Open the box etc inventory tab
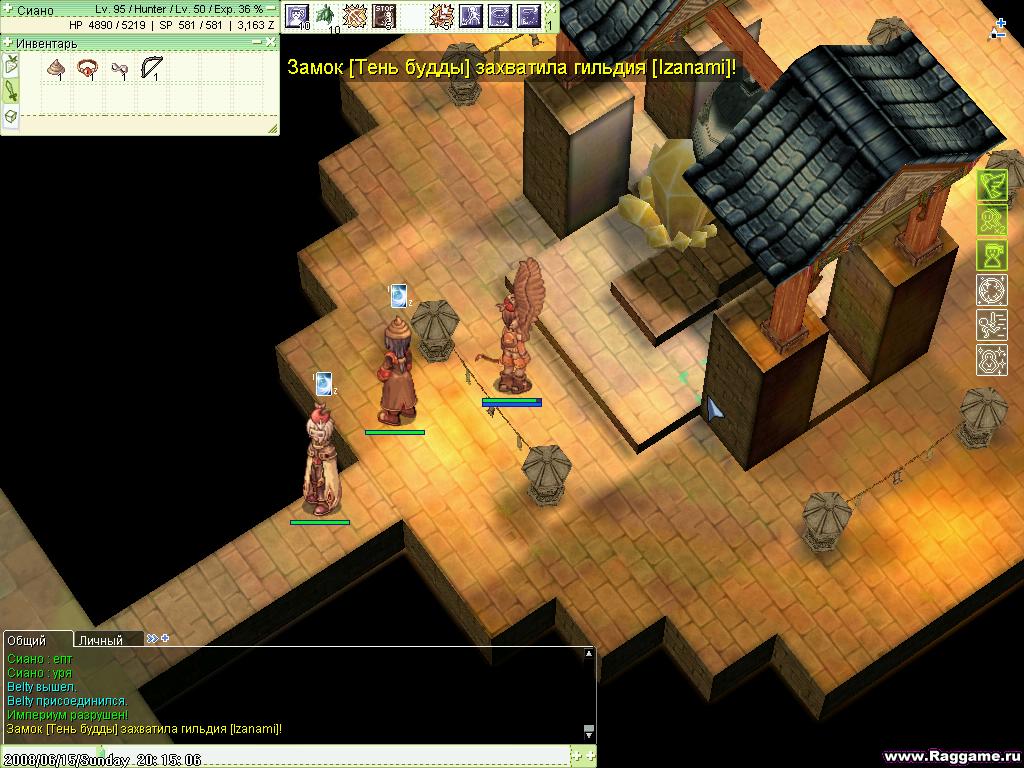The image size is (1024, 768). tap(11, 117)
